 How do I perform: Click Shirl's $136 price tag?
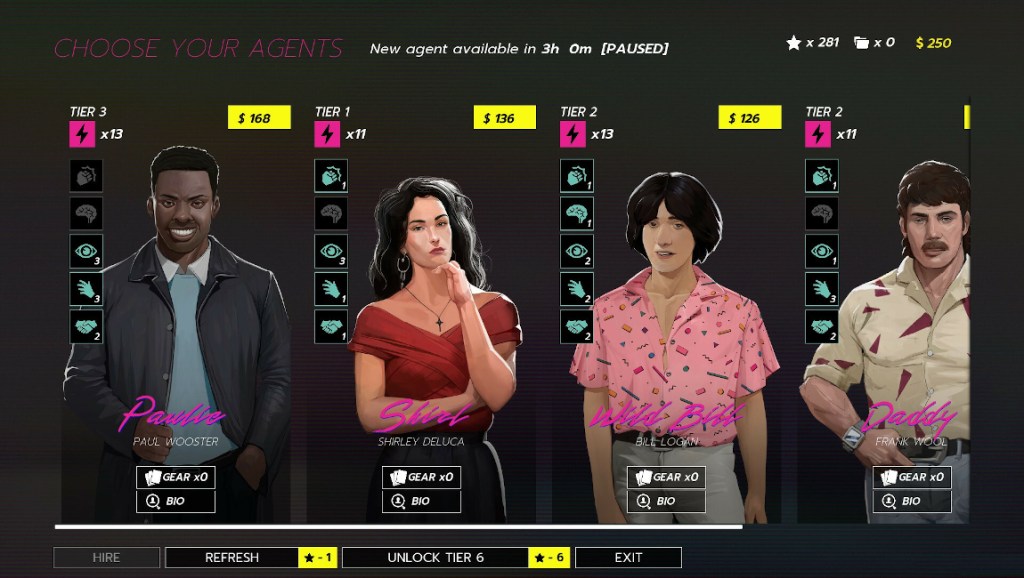(504, 118)
